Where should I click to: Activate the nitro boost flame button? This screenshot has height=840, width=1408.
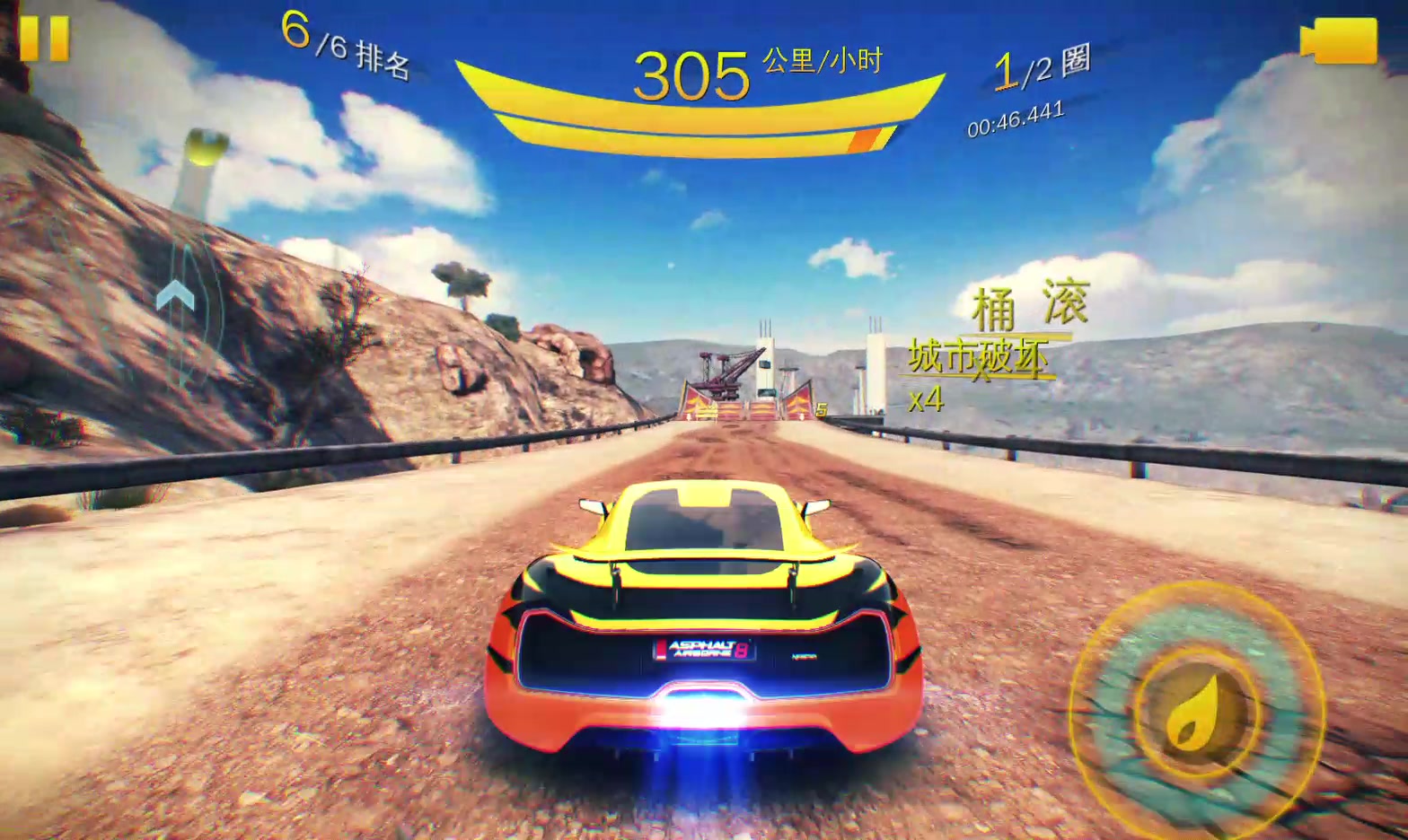pyautogui.click(x=1195, y=713)
